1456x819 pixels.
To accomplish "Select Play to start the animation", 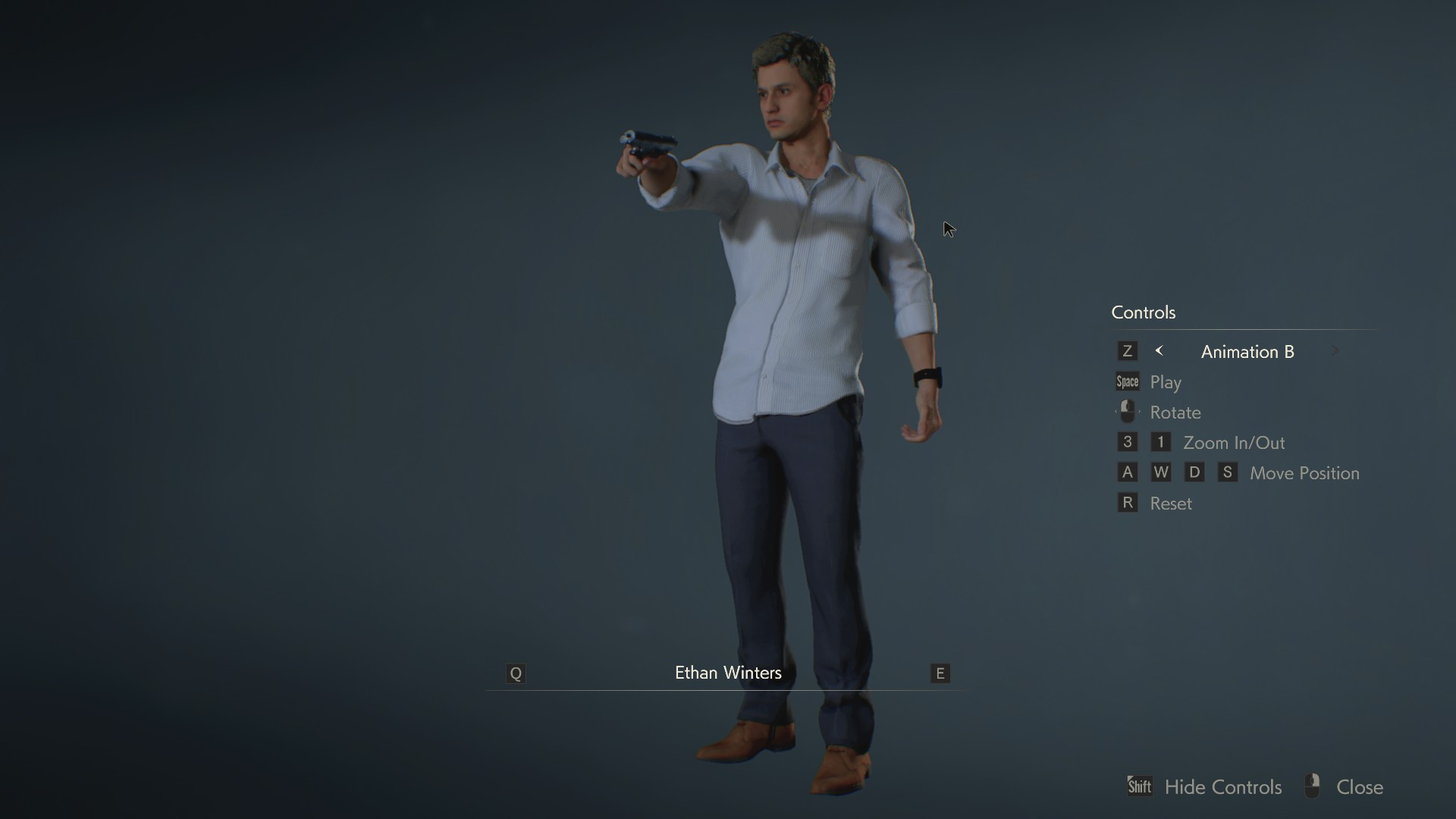I will pos(1167,382).
